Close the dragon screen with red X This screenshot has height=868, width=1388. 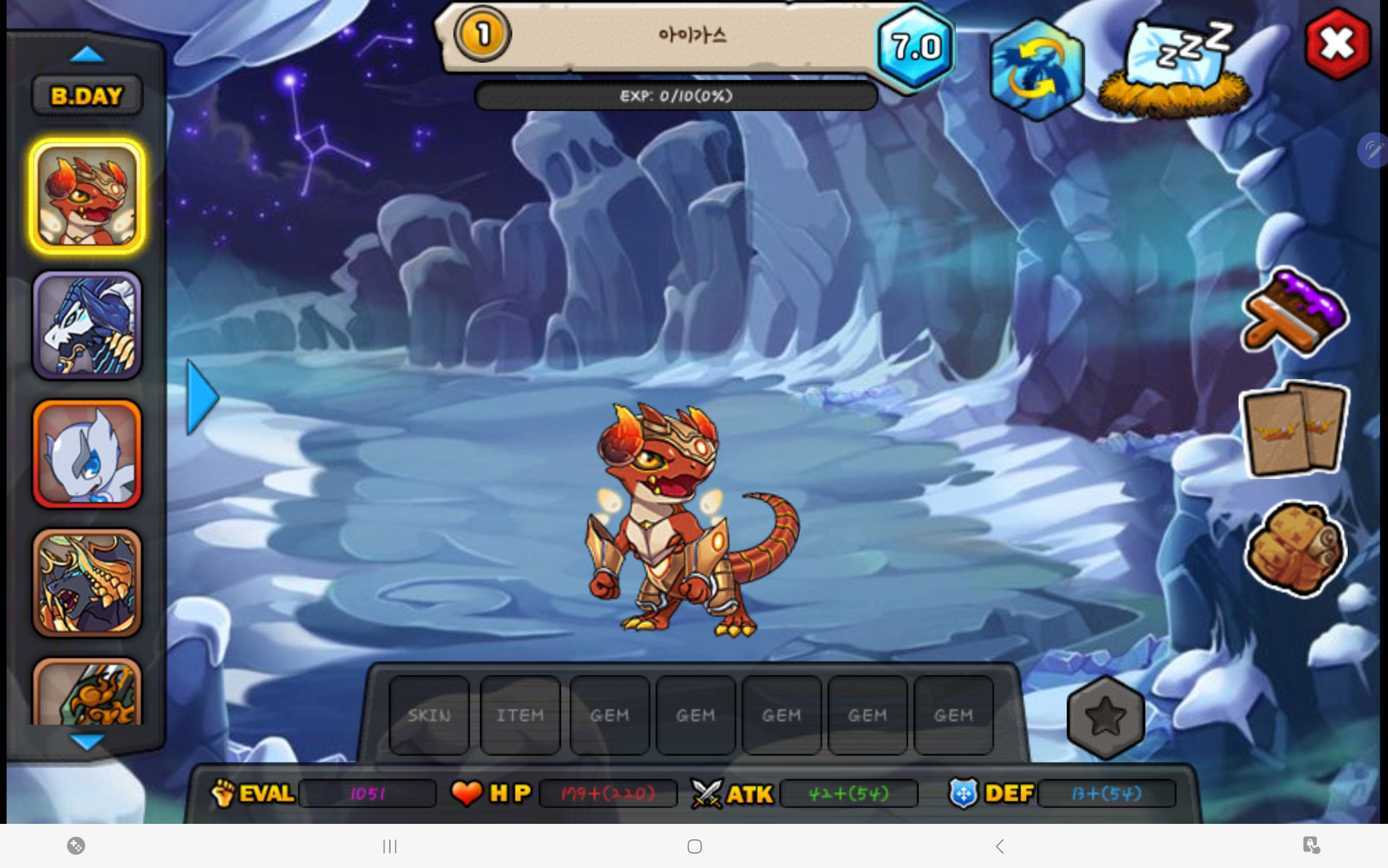point(1337,44)
